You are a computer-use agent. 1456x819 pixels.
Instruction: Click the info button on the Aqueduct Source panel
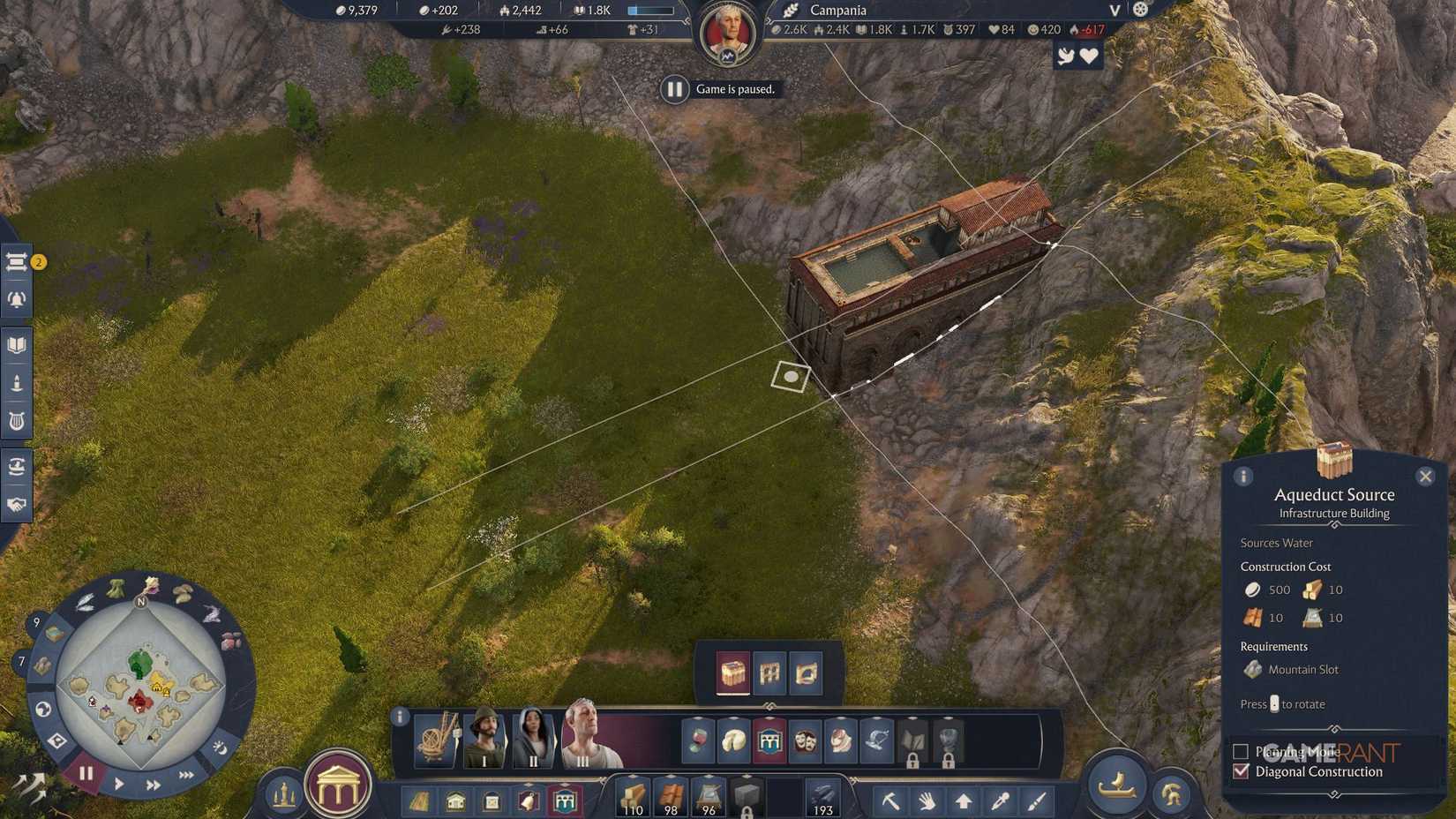[x=1244, y=476]
